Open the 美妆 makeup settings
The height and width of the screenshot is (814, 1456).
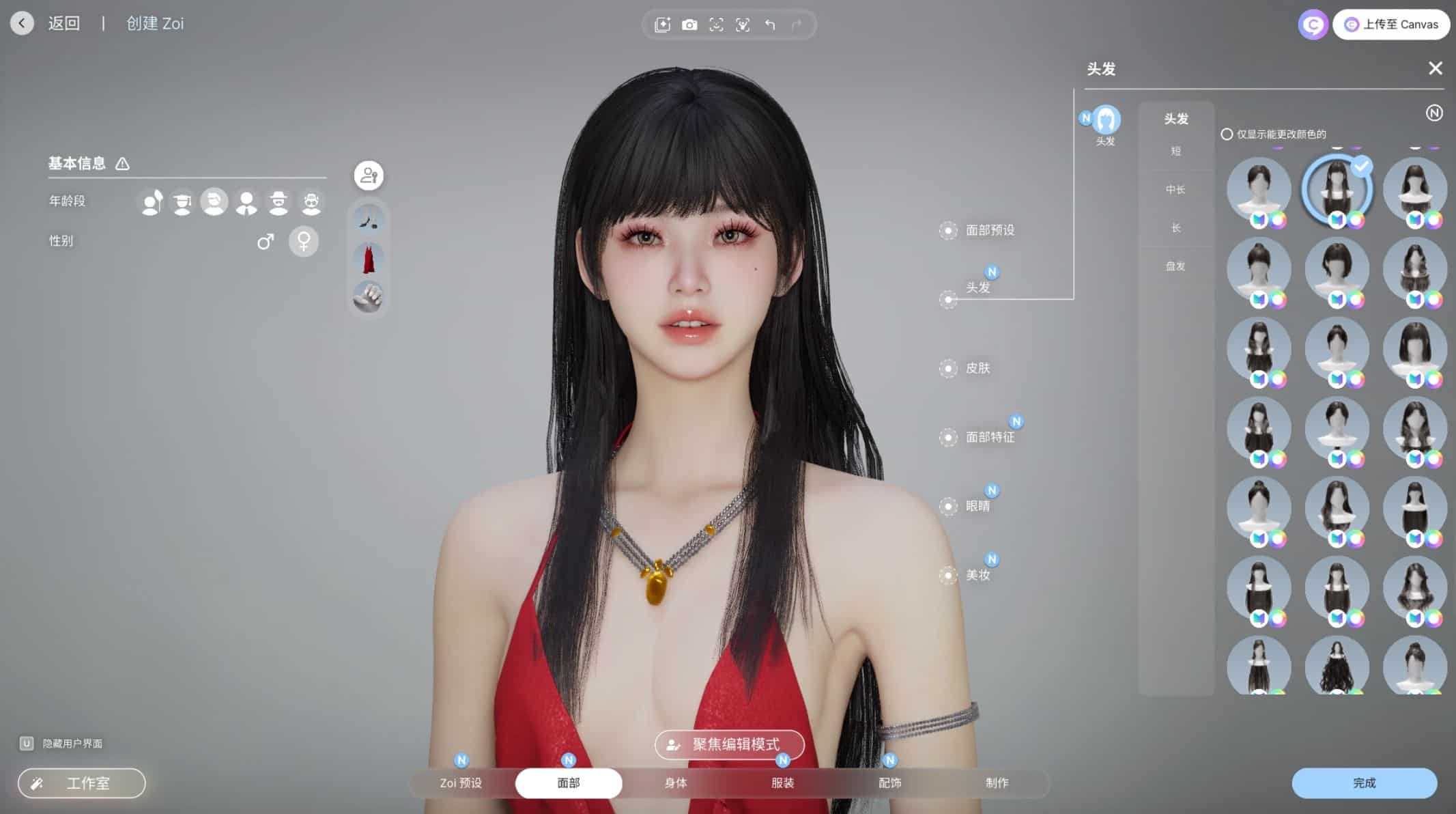coord(977,575)
